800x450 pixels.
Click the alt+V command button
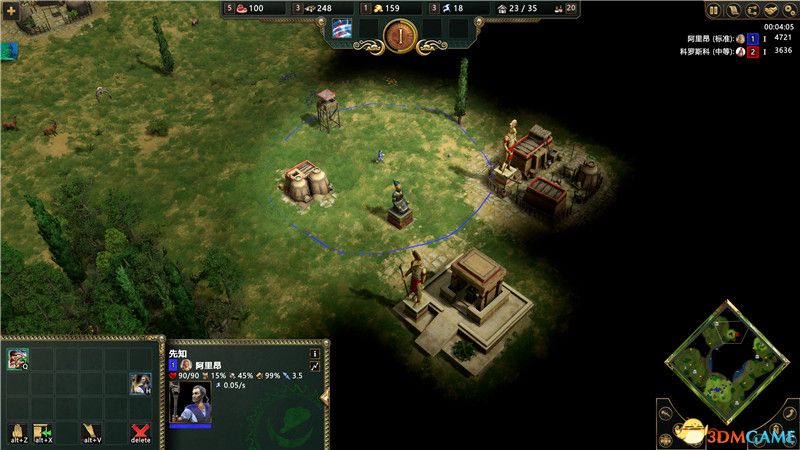(91, 433)
